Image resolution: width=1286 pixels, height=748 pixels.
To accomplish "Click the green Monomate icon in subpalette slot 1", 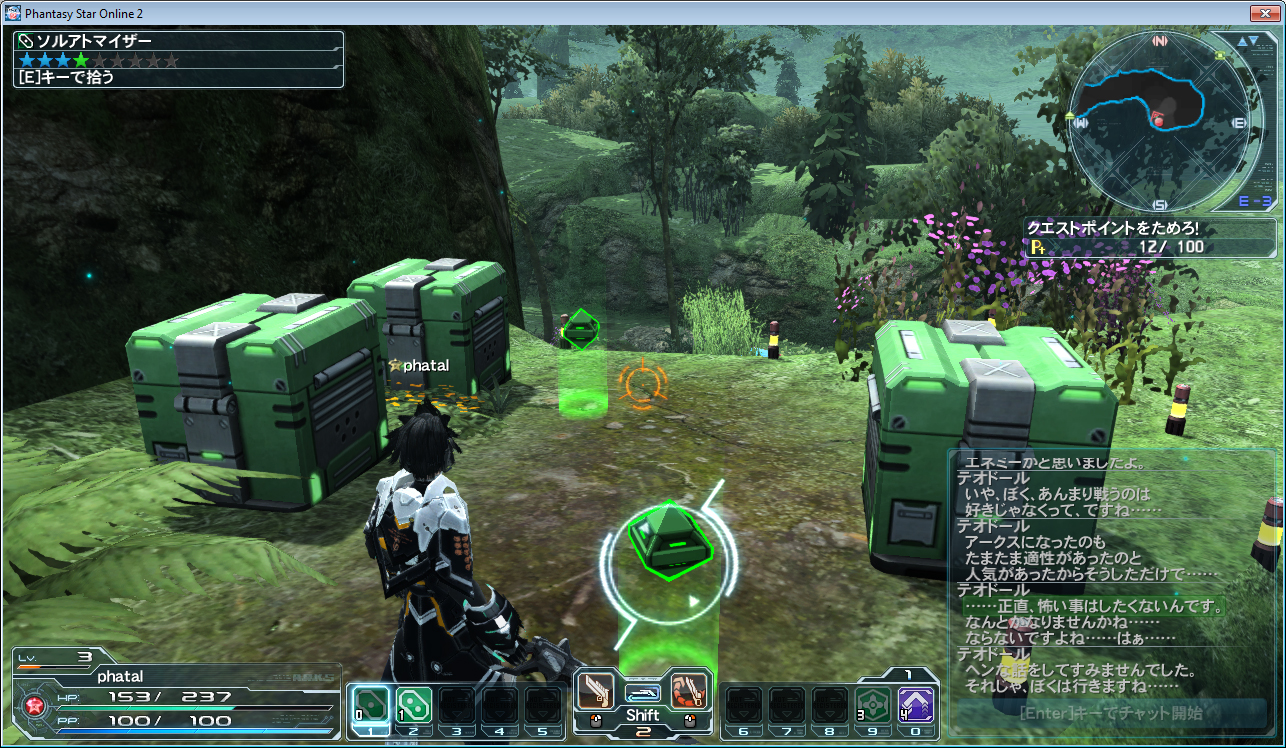I will click(370, 703).
